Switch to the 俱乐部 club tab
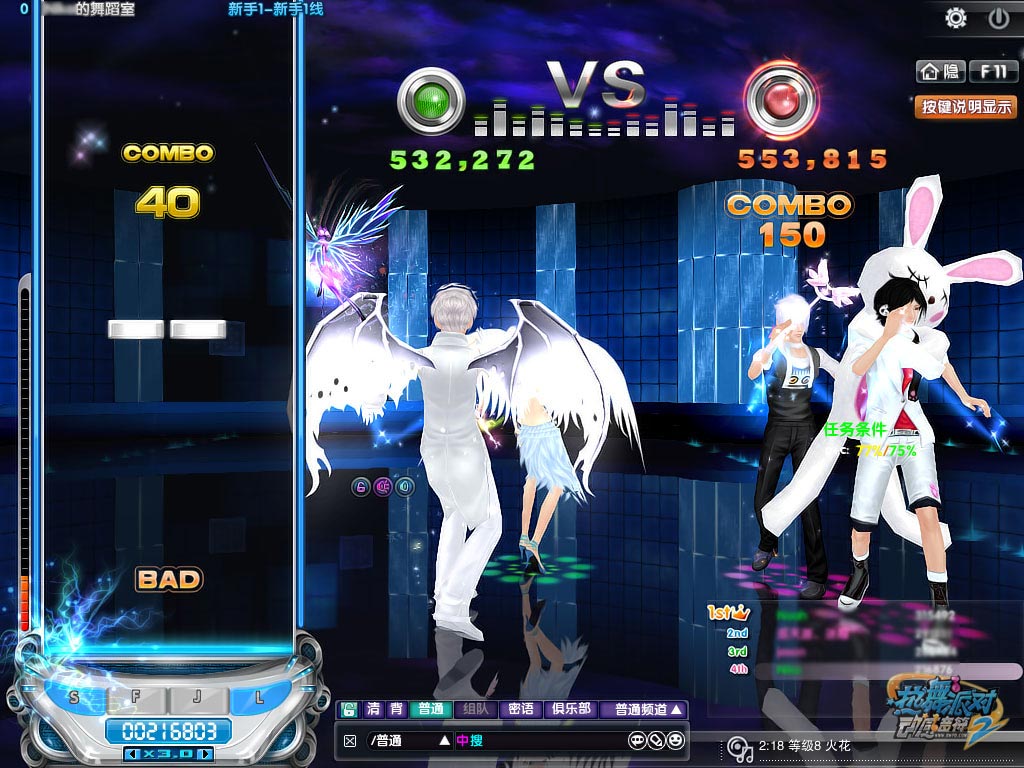This screenshot has height=768, width=1024. (571, 710)
